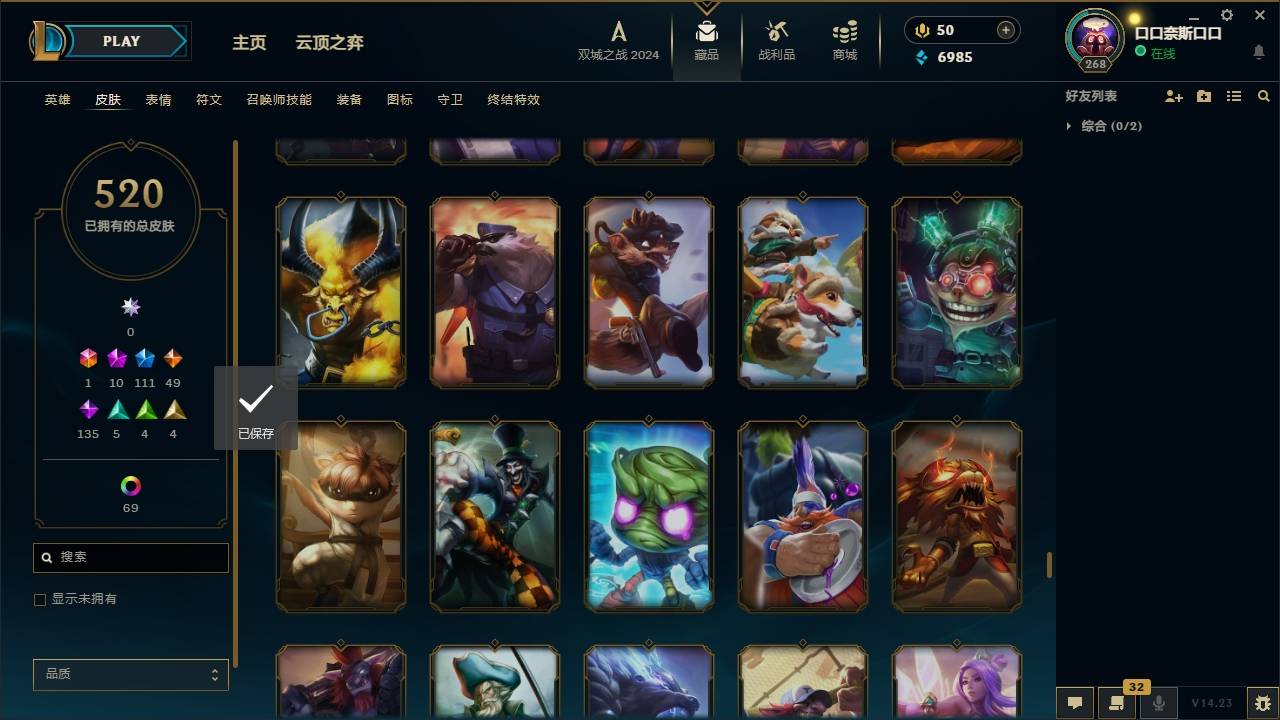Toggle the friend list view icon
Image resolution: width=1280 pixels, height=720 pixels.
click(x=1234, y=96)
